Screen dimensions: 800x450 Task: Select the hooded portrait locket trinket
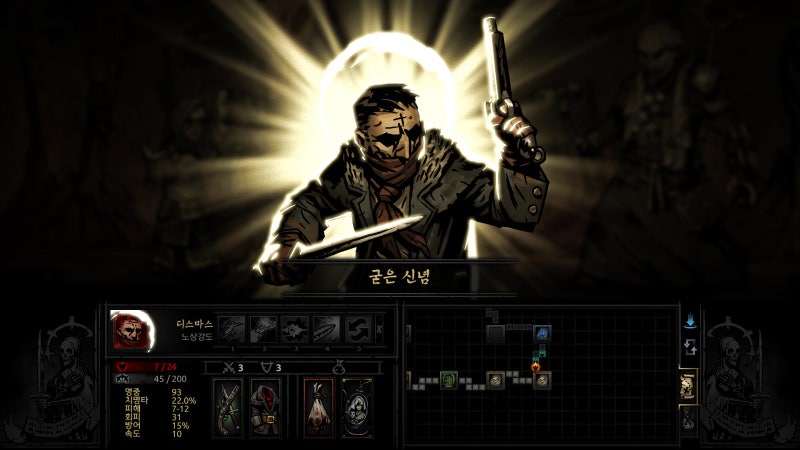click(x=356, y=407)
